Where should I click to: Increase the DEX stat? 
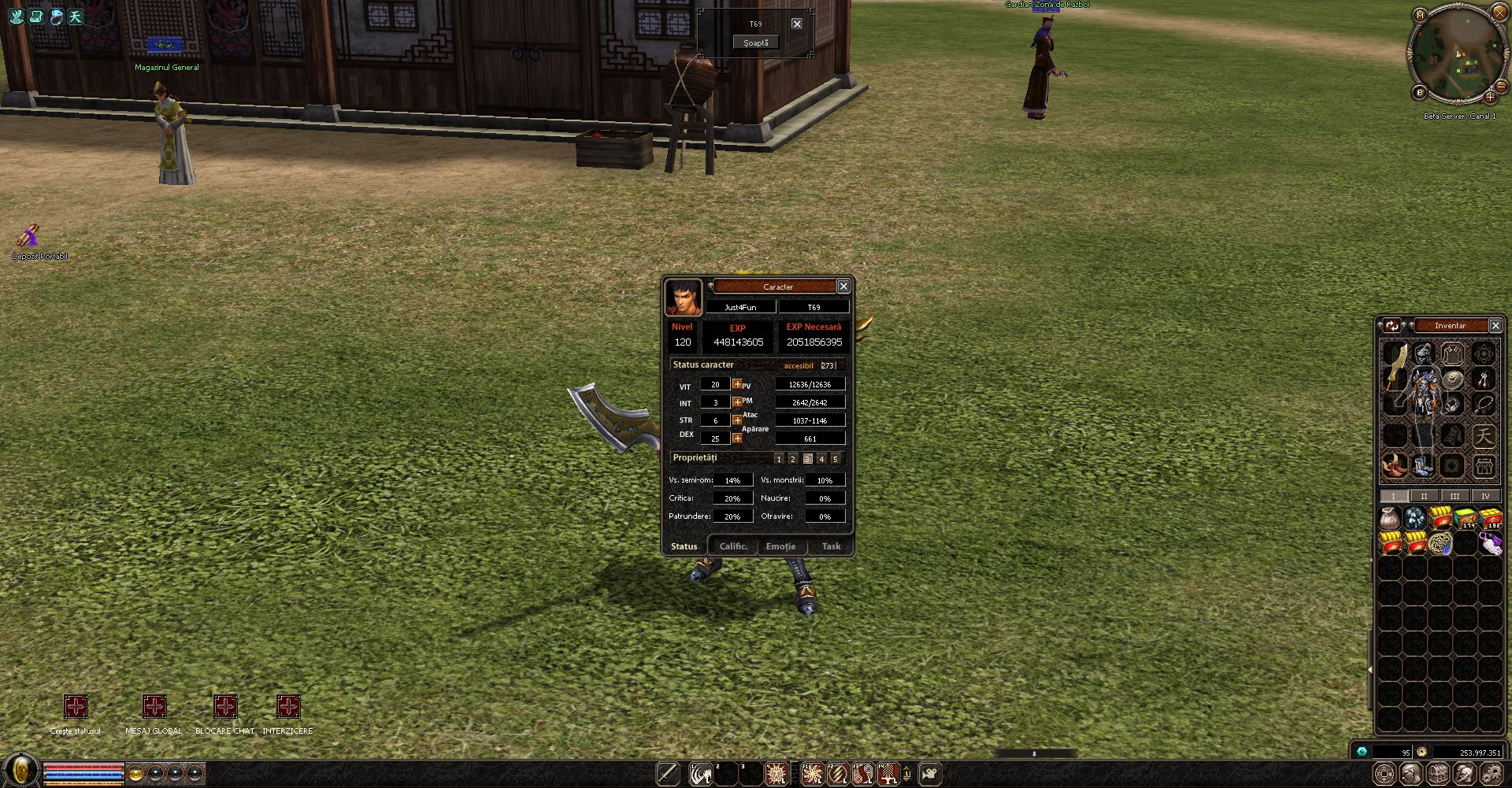tap(737, 438)
